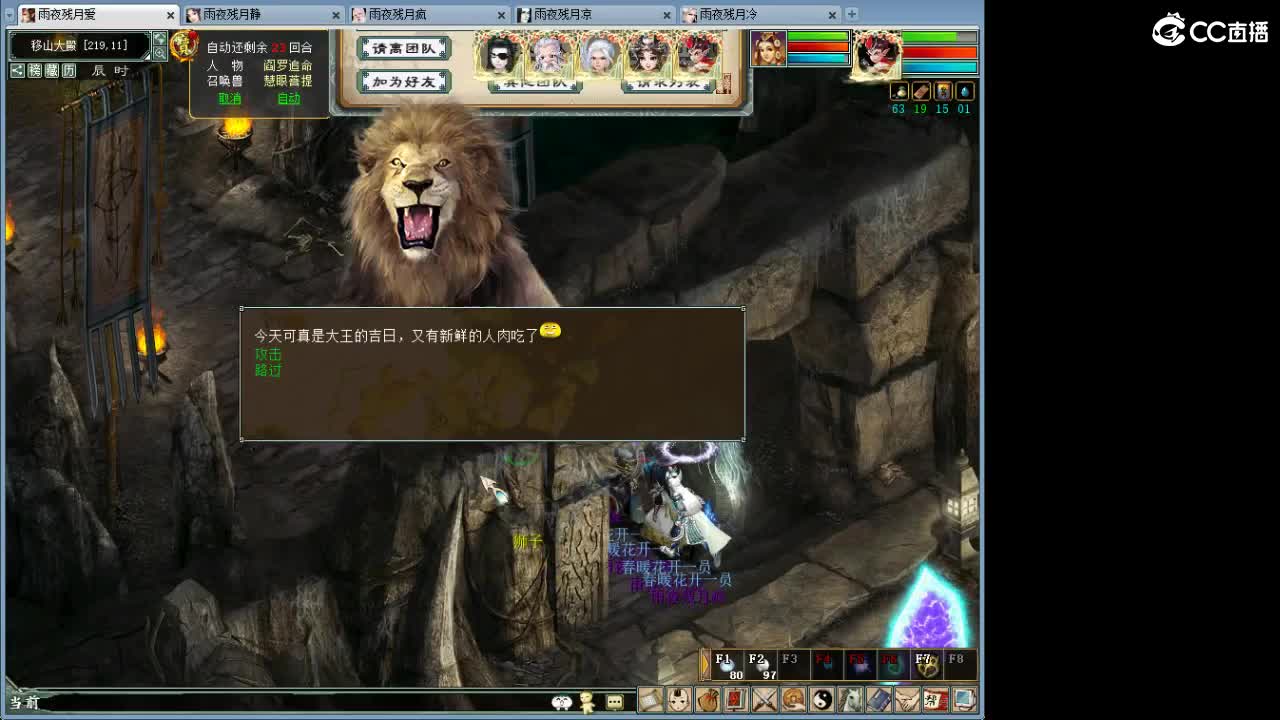Open the character info panel icon
This screenshot has height=720, width=1280.
click(x=678, y=700)
